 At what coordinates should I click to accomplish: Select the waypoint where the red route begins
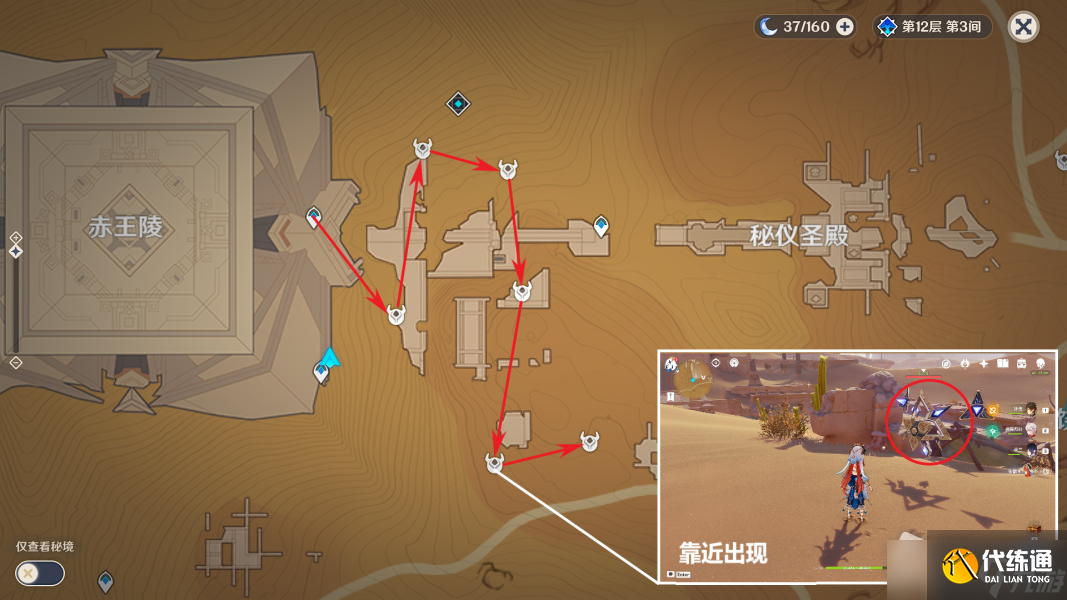pos(314,217)
